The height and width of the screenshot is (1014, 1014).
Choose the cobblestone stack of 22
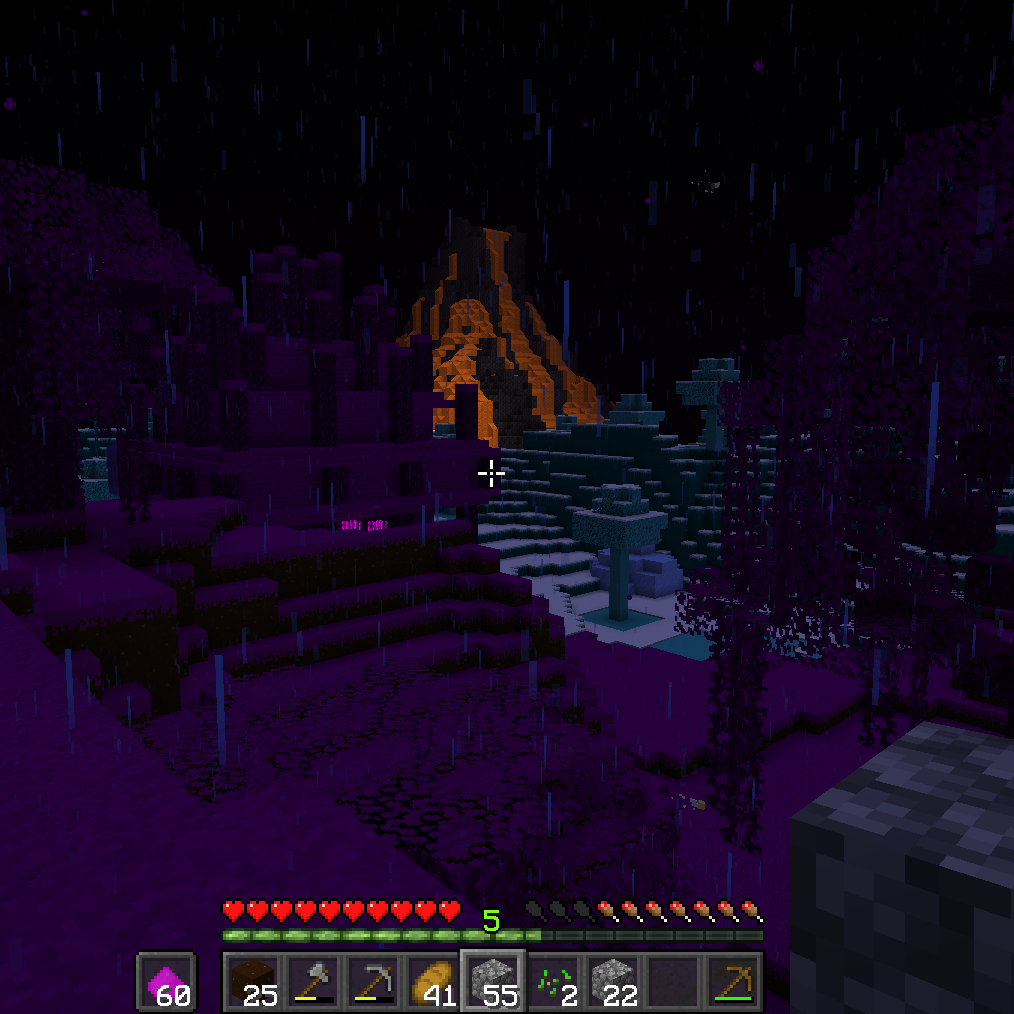tap(612, 981)
